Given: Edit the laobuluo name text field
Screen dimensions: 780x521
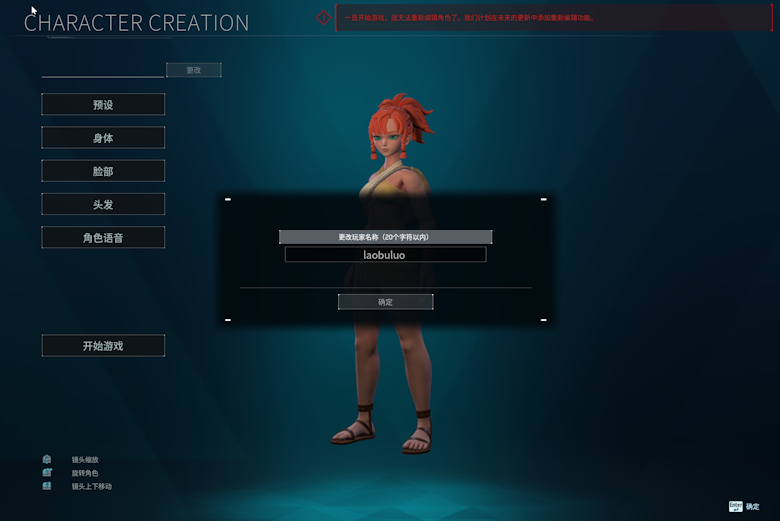Looking at the screenshot, I should 385,255.
